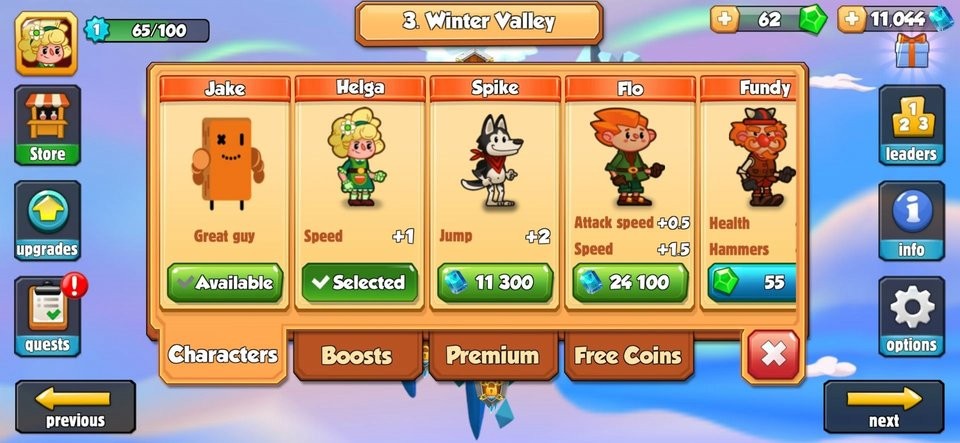Switch to the Premium tab

click(x=492, y=355)
